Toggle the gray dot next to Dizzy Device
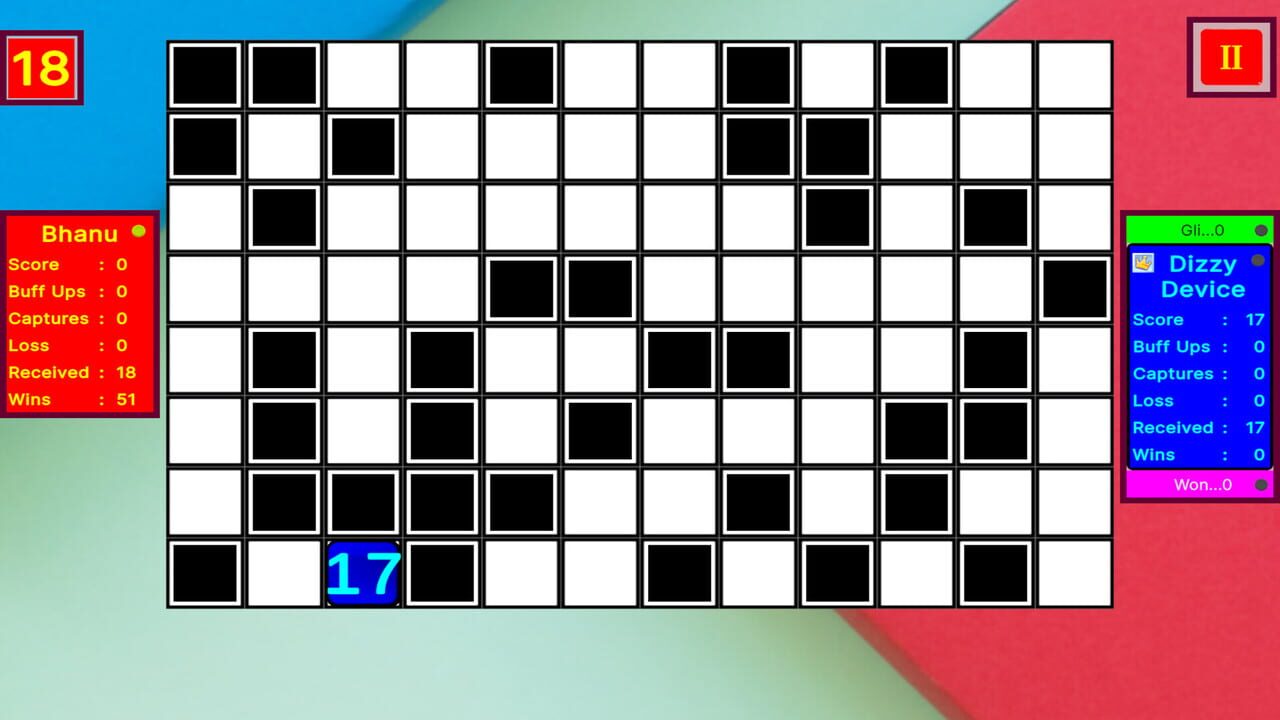 (x=1257, y=262)
